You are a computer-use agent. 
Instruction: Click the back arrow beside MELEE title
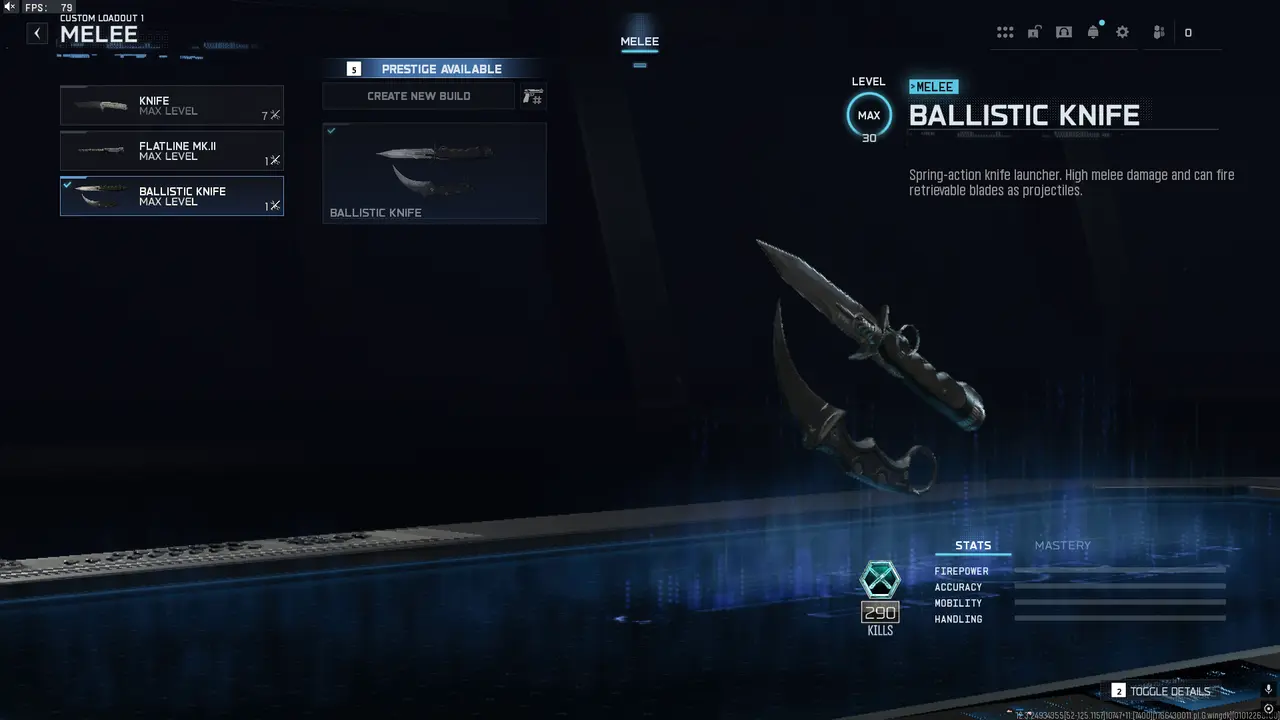[x=36, y=33]
